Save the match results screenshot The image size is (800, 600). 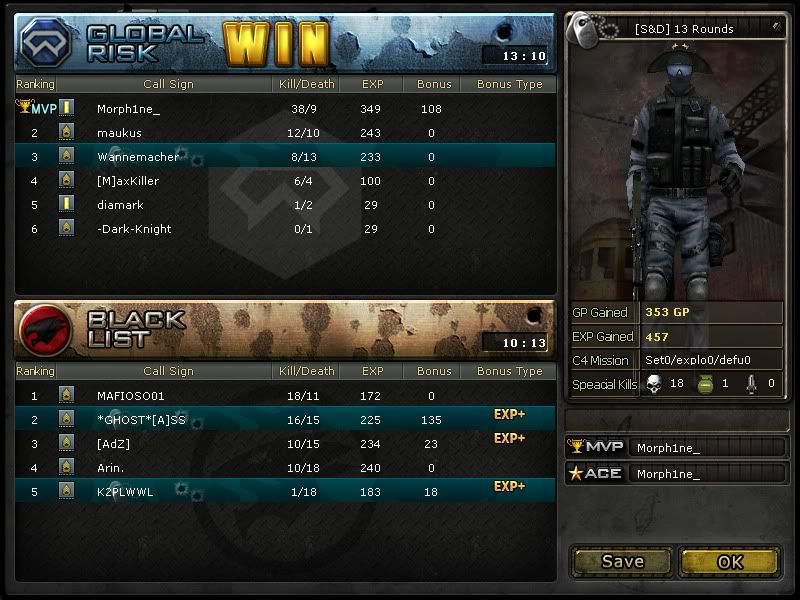[x=622, y=561]
